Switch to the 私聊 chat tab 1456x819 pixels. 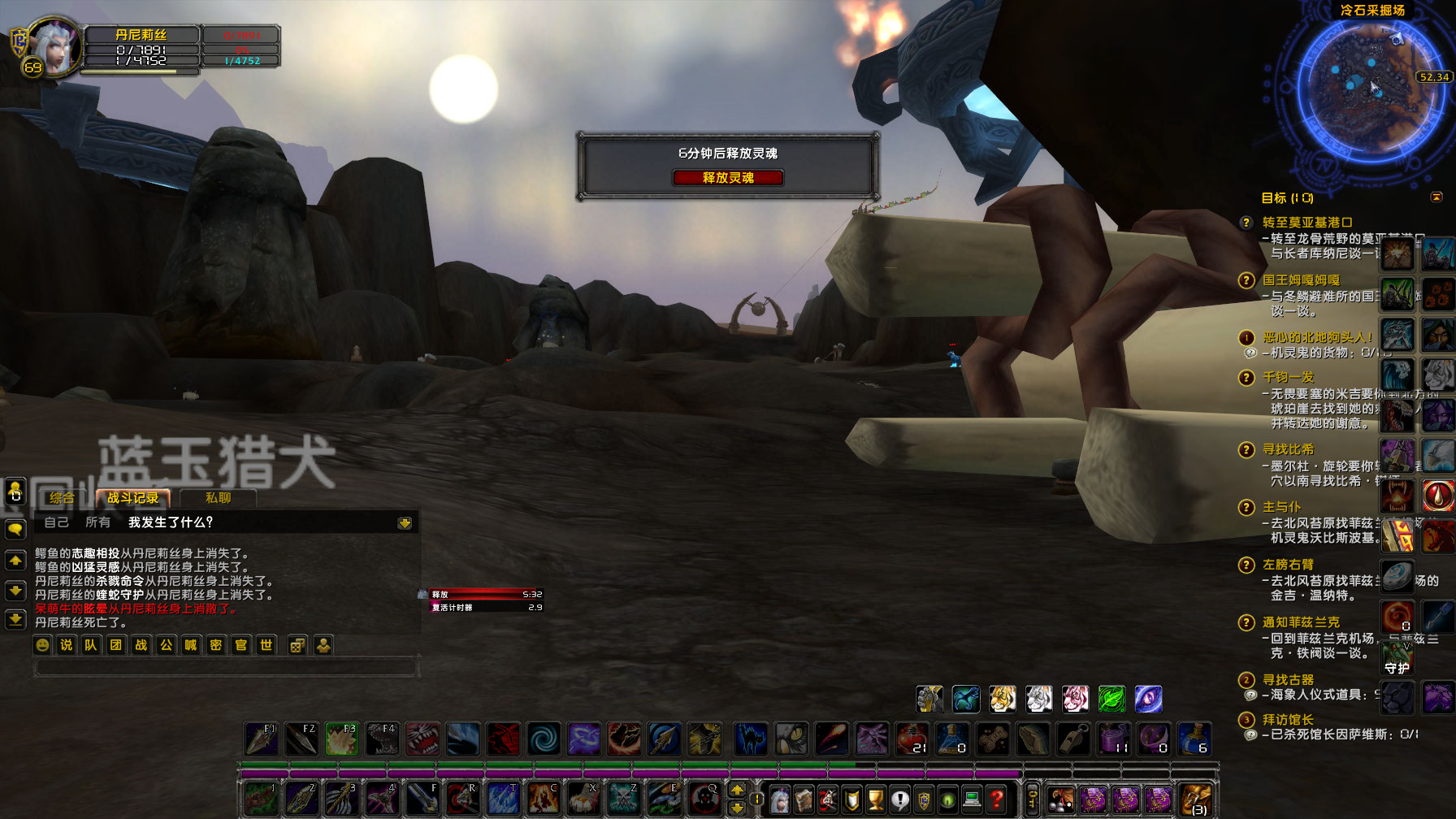[218, 497]
